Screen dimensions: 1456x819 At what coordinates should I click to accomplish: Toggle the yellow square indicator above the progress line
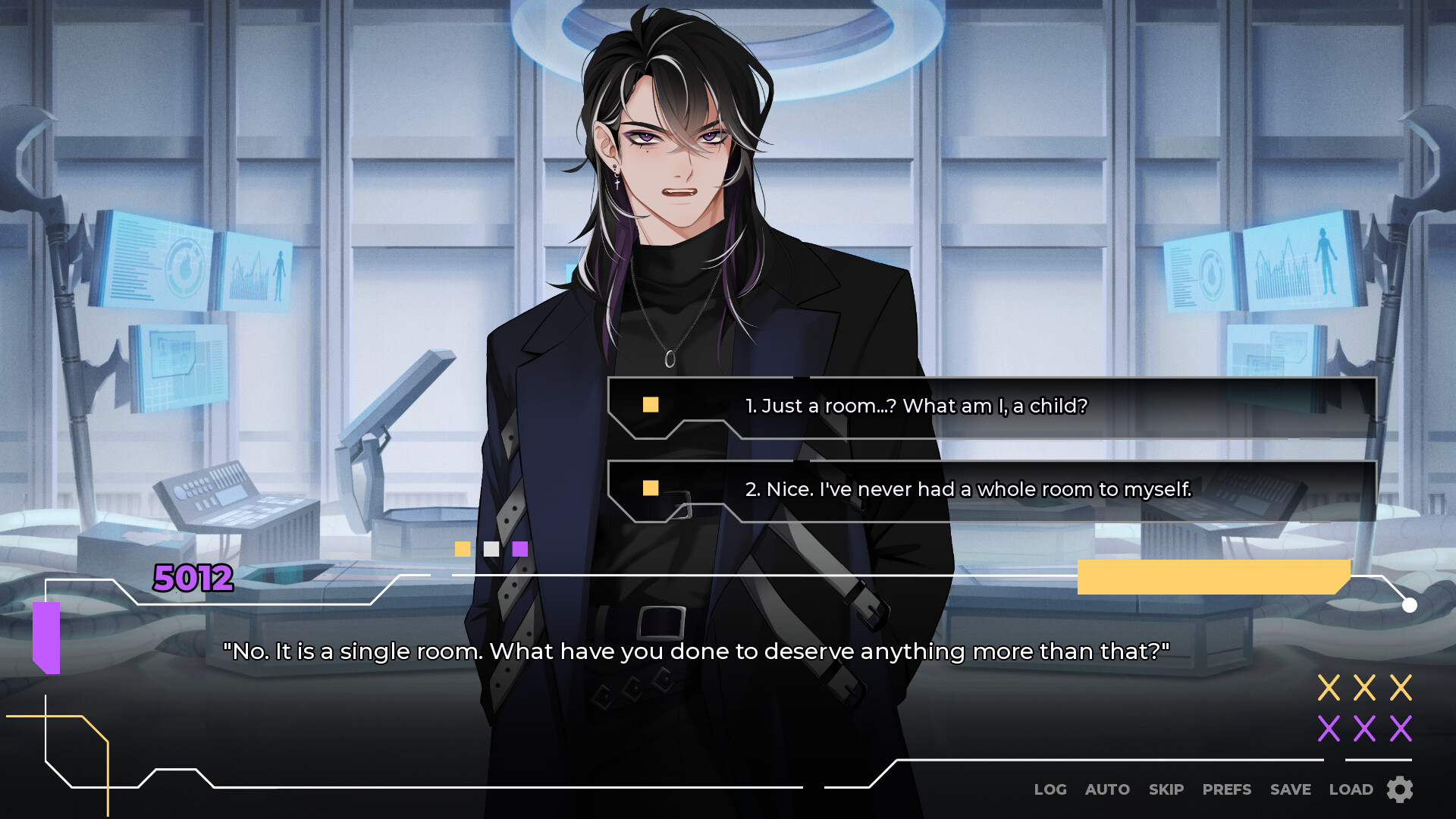point(463,548)
